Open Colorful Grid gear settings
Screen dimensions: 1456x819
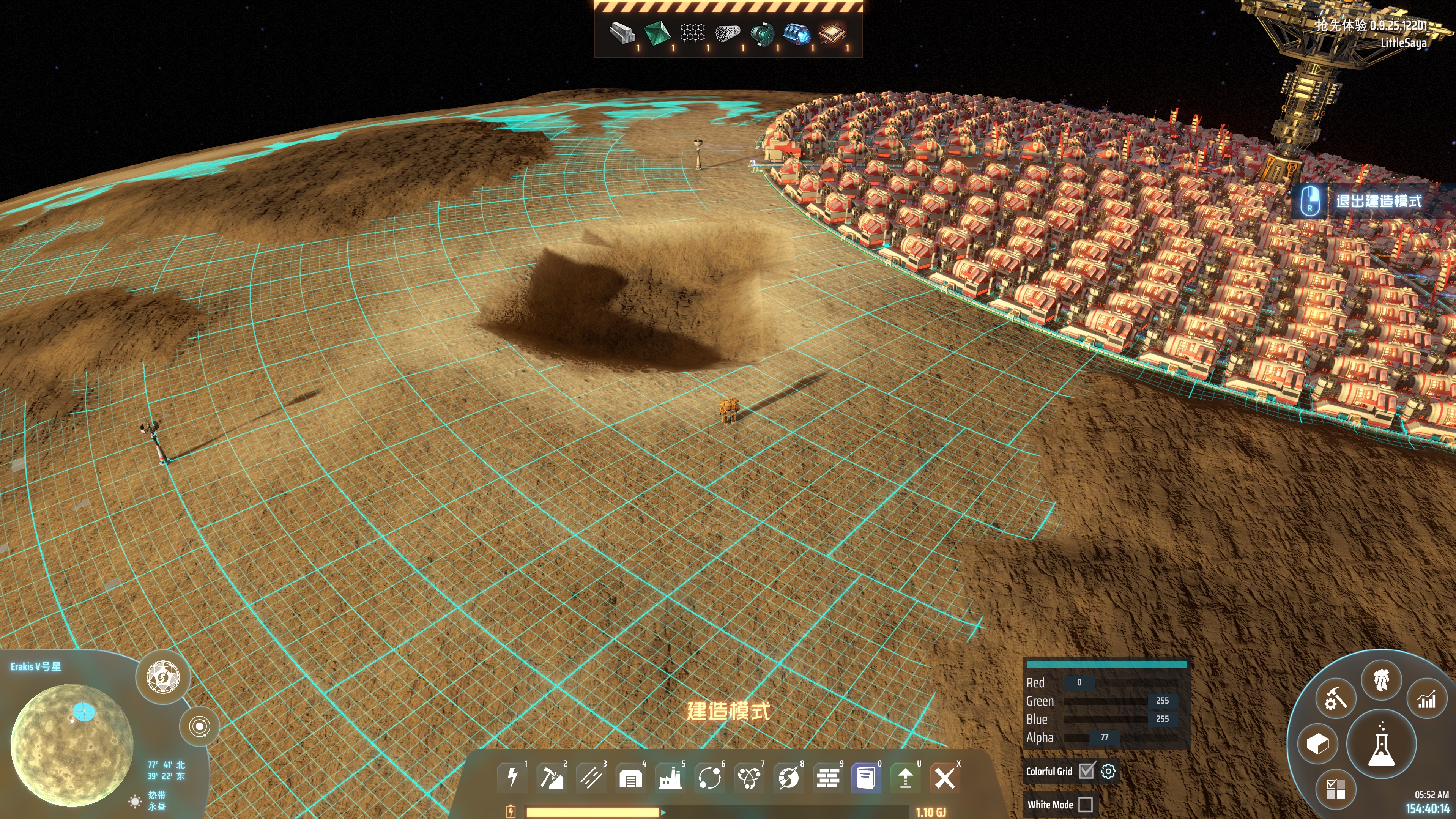tap(1108, 771)
